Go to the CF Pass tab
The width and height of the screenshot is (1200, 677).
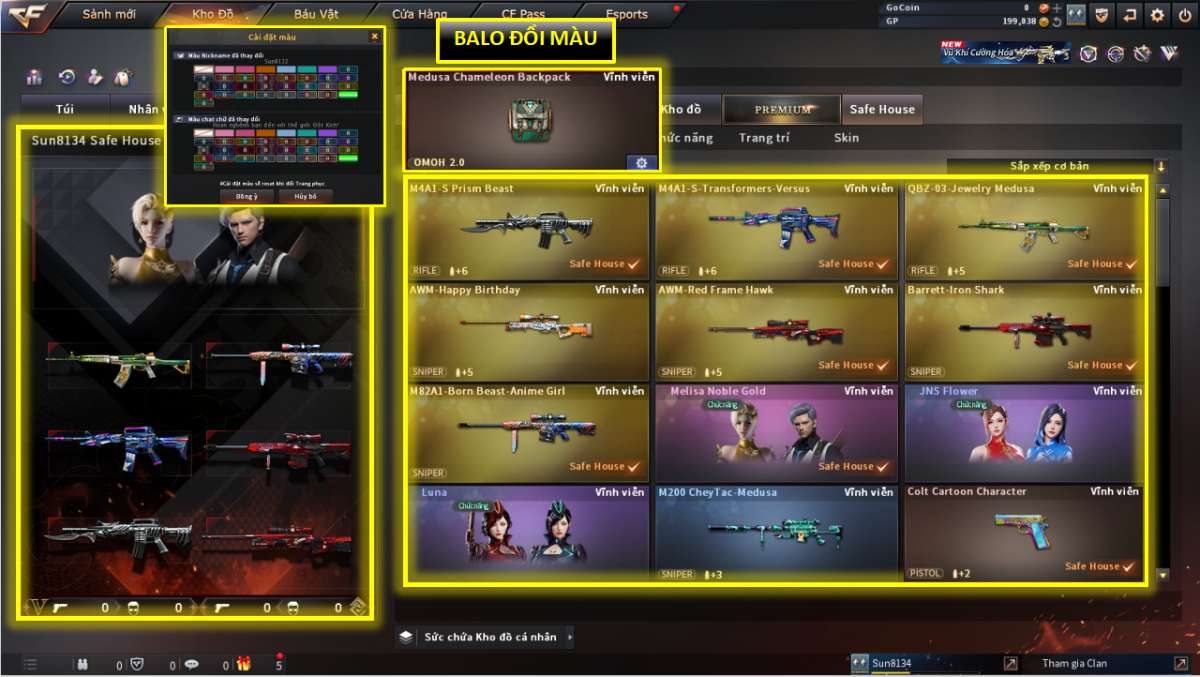point(524,14)
